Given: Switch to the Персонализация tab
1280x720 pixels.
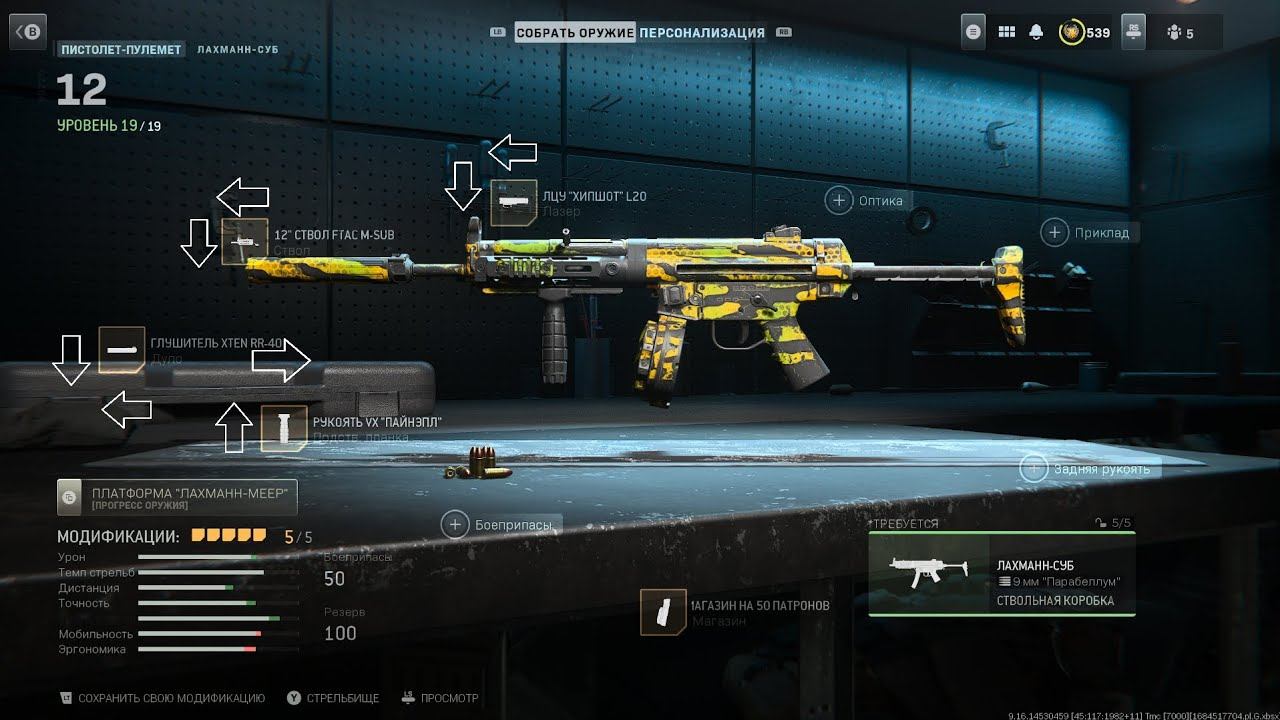Looking at the screenshot, I should point(702,33).
